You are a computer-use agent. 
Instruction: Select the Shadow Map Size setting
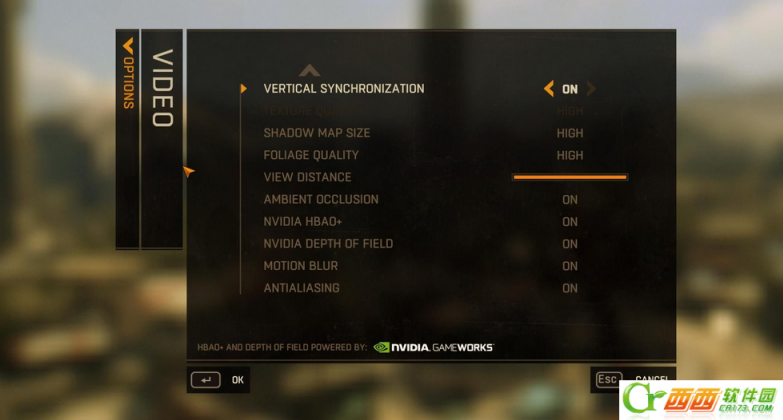pos(316,133)
